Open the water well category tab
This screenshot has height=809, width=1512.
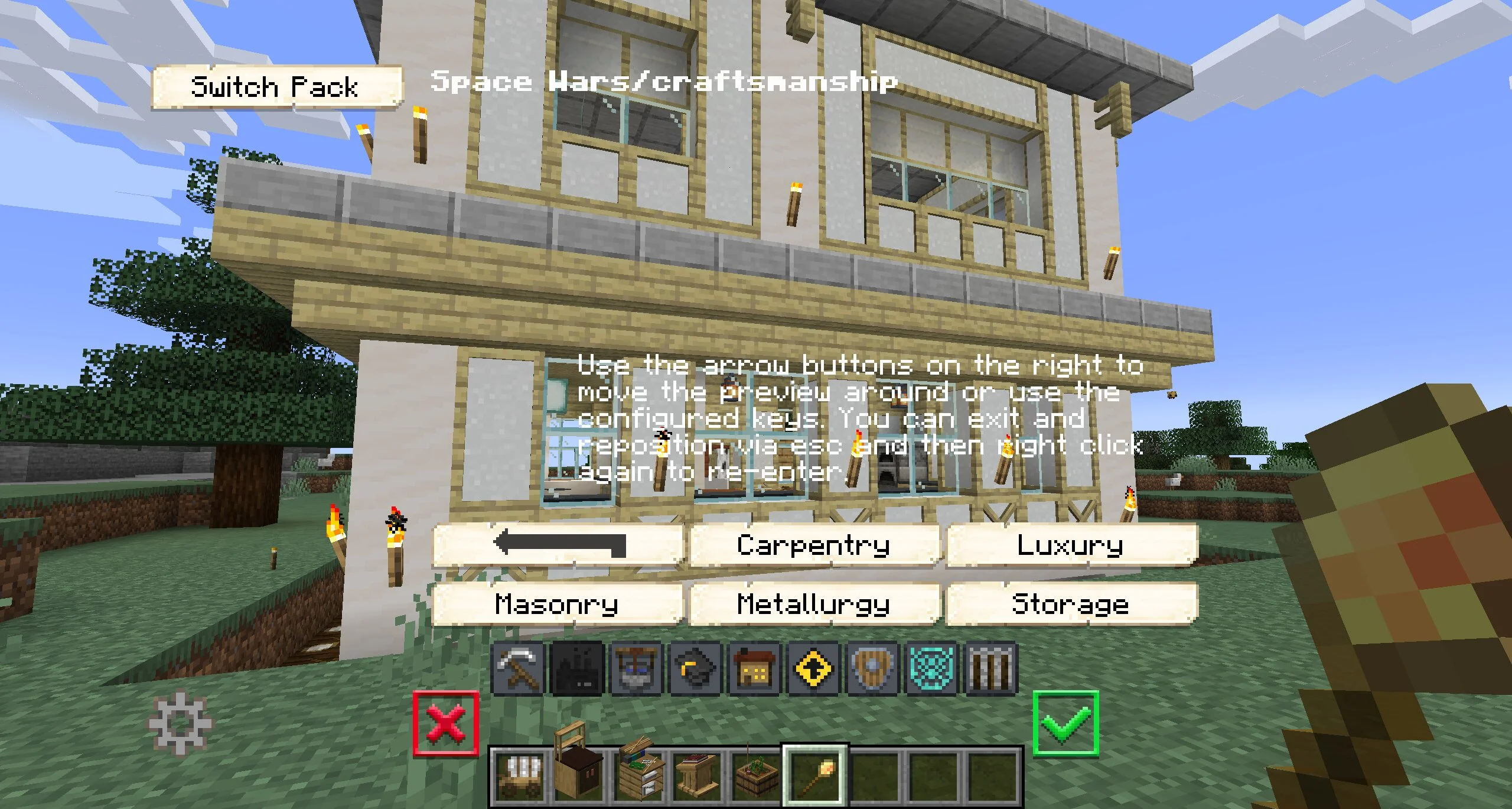coord(637,668)
